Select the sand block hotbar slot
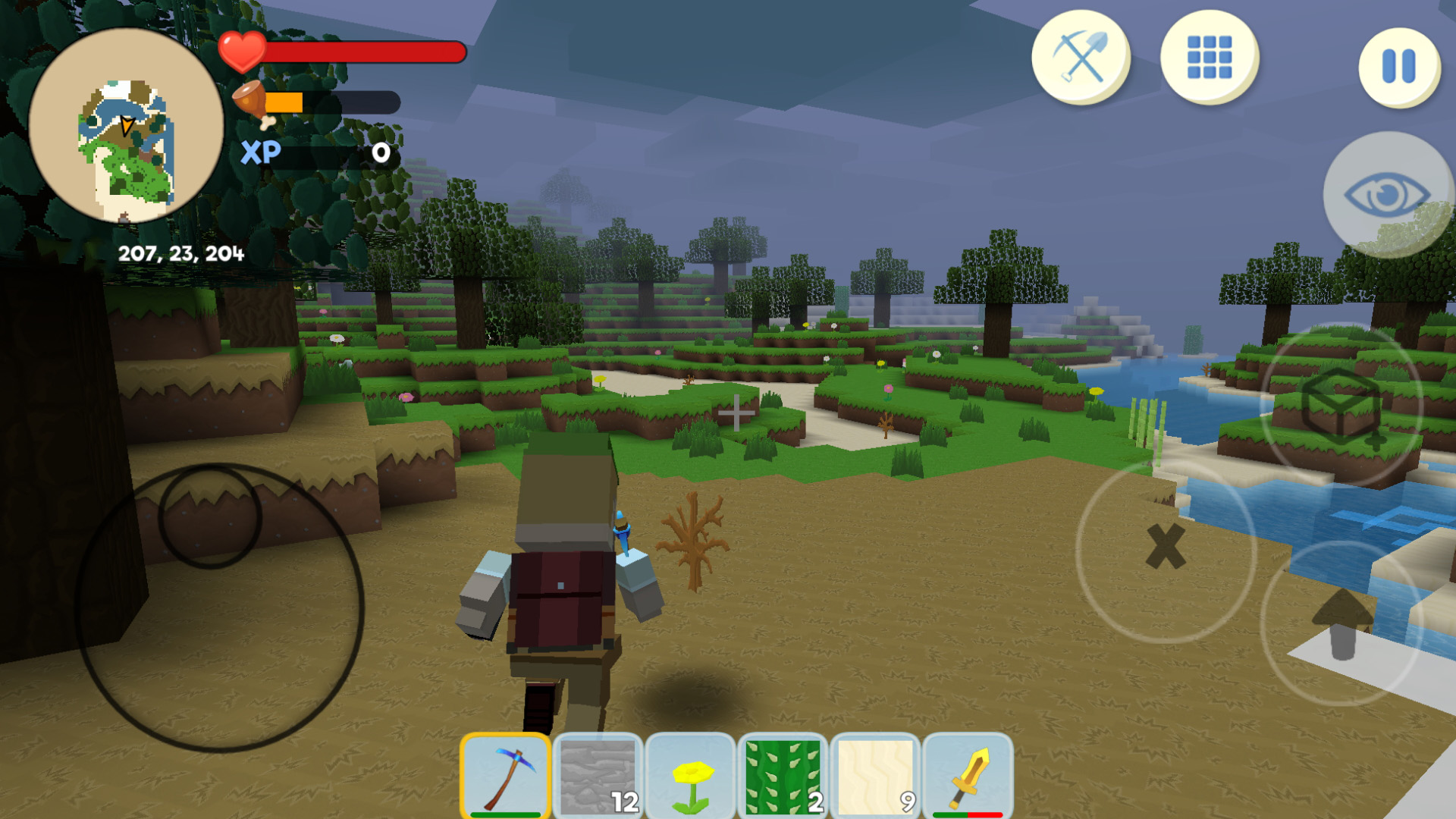 point(877,775)
